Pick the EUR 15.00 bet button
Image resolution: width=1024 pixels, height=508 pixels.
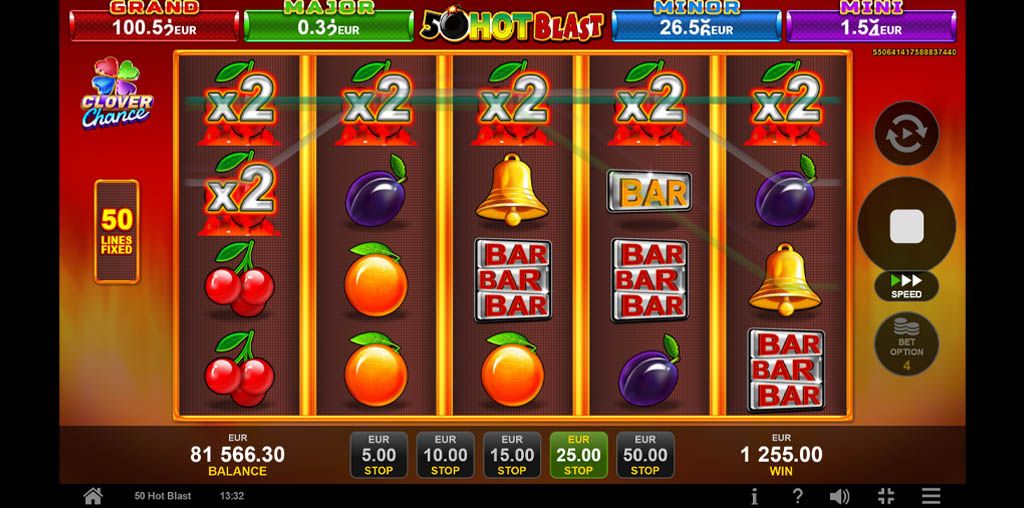point(512,455)
